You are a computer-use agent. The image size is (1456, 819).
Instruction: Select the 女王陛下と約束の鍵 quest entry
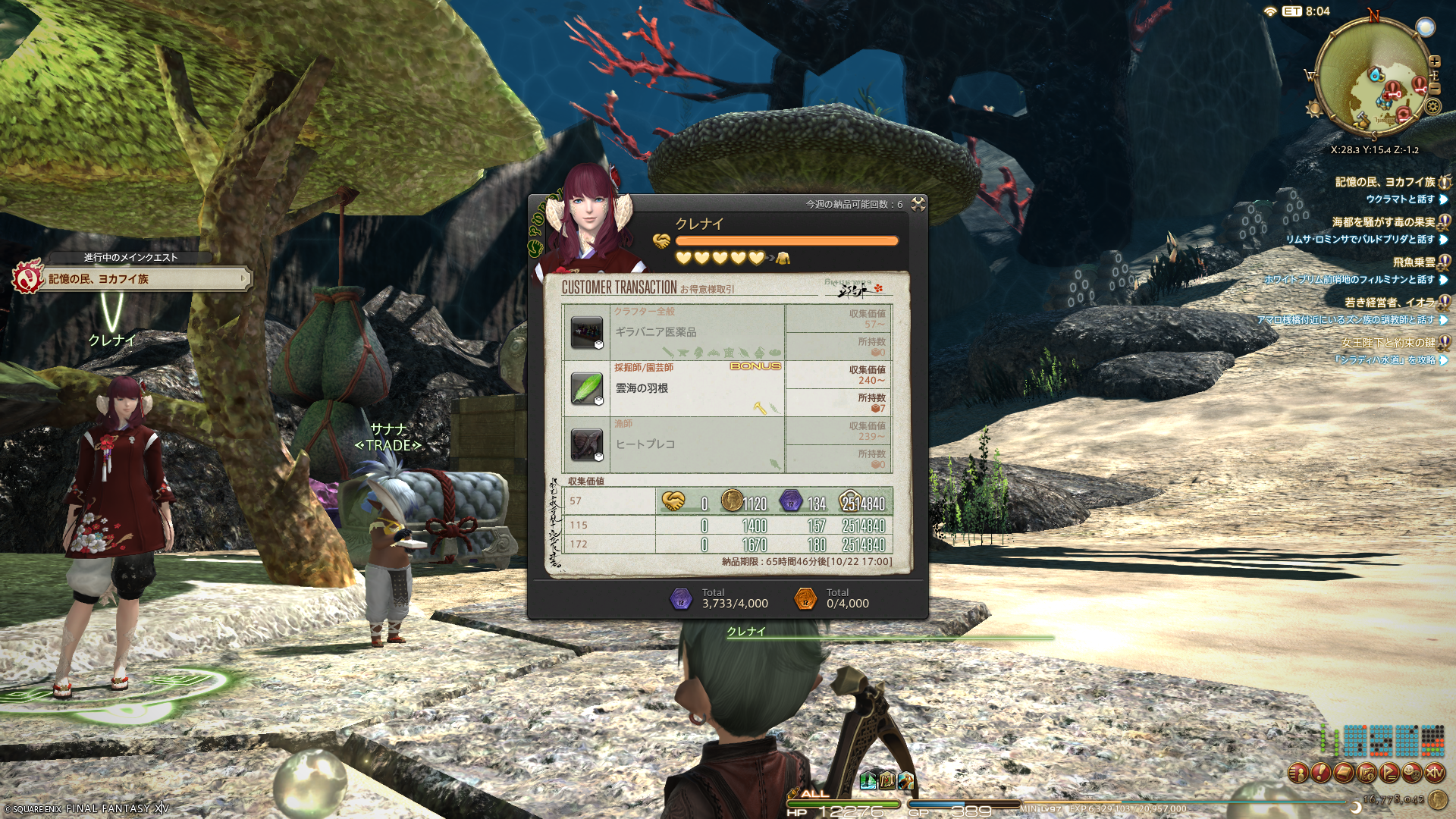pyautogui.click(x=1388, y=343)
